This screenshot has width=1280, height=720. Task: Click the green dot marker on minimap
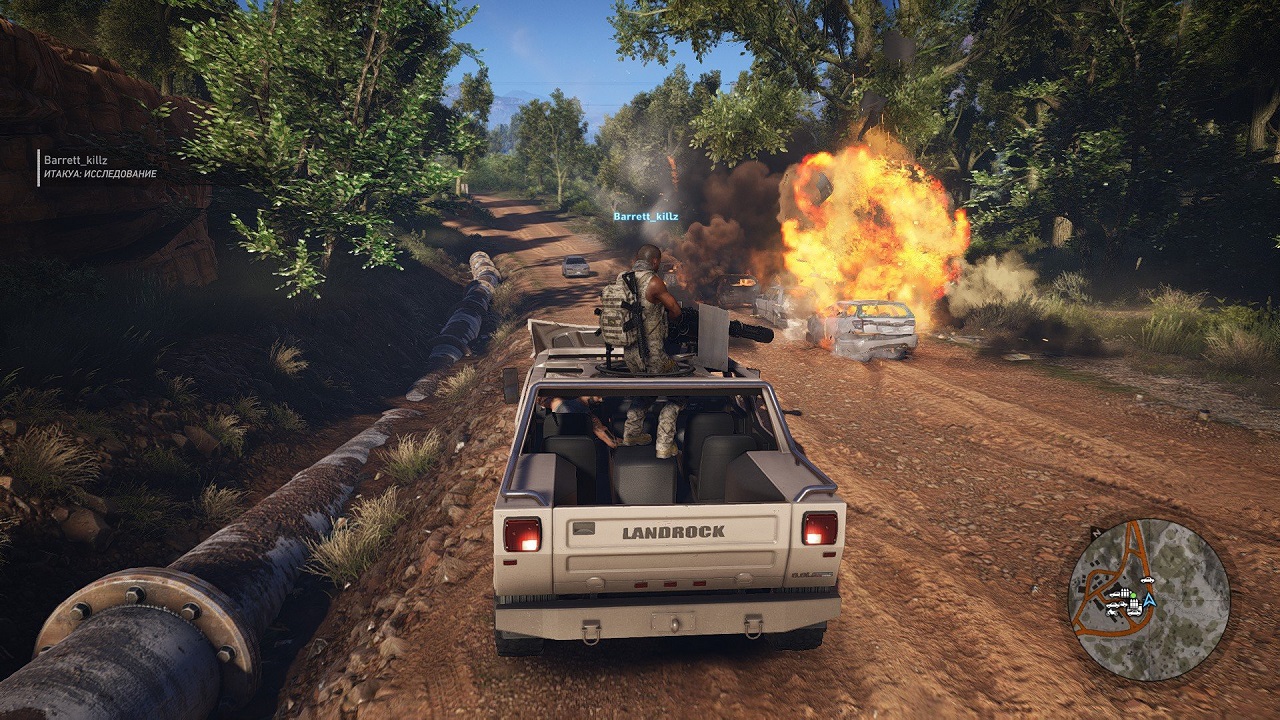coord(1133,595)
